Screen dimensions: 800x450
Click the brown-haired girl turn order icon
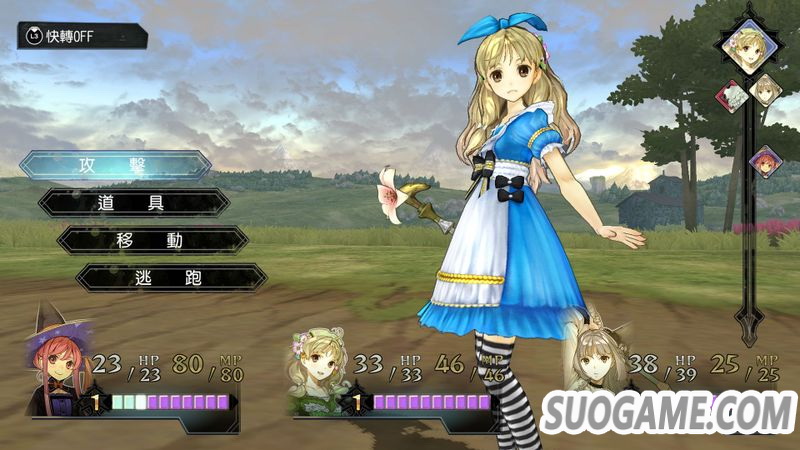tap(766, 89)
